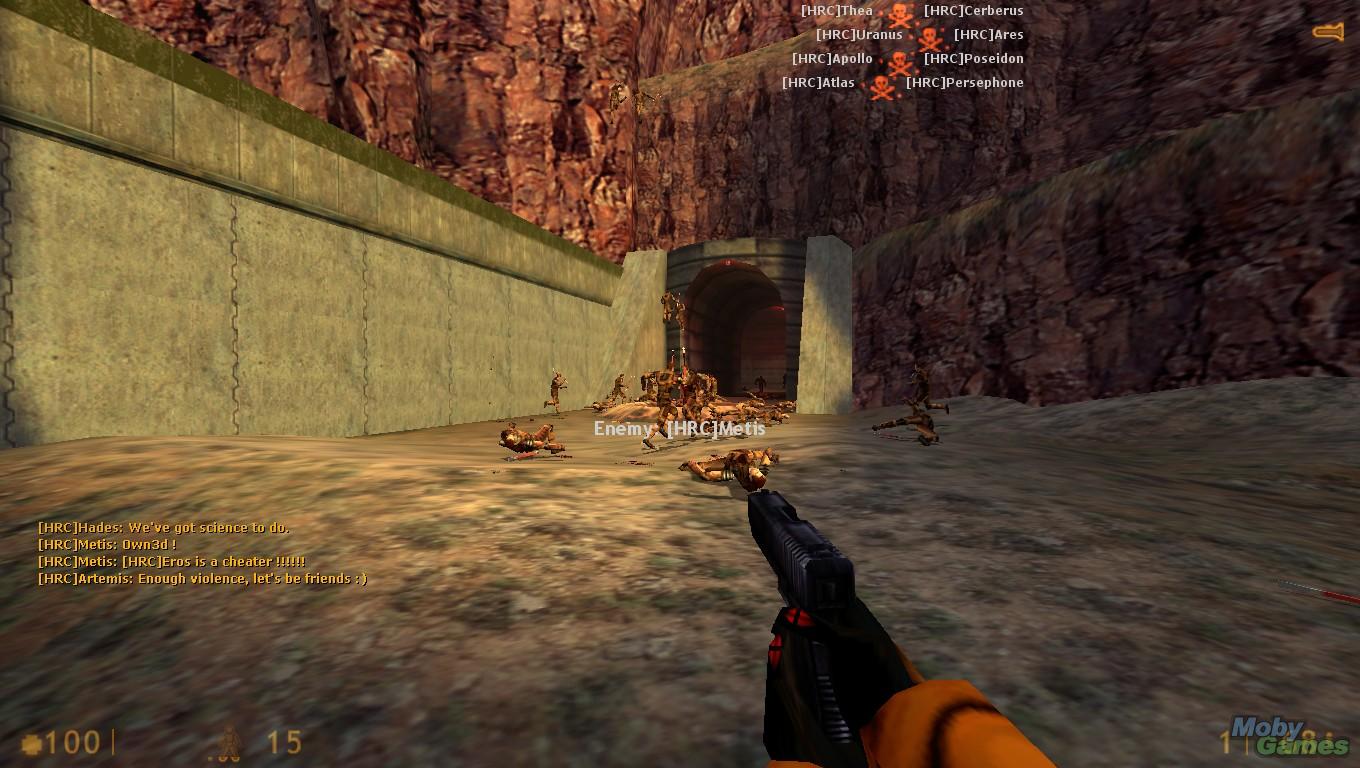This screenshot has width=1360, height=768.
Task: Expand details for [HRC]Persephone
Action: click(x=963, y=82)
